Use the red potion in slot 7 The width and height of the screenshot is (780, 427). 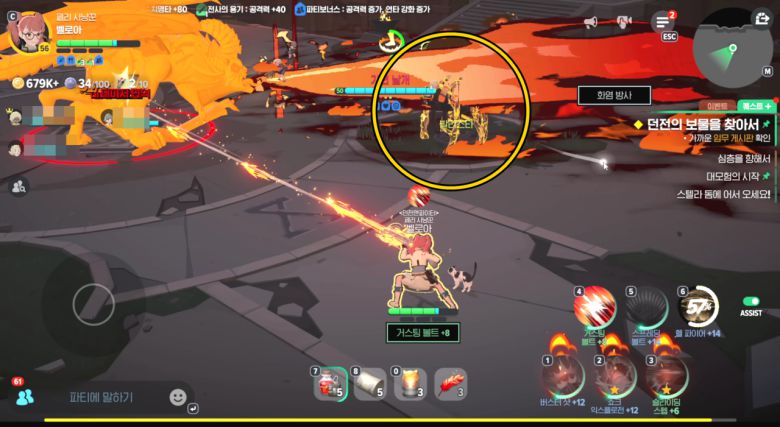pos(328,384)
